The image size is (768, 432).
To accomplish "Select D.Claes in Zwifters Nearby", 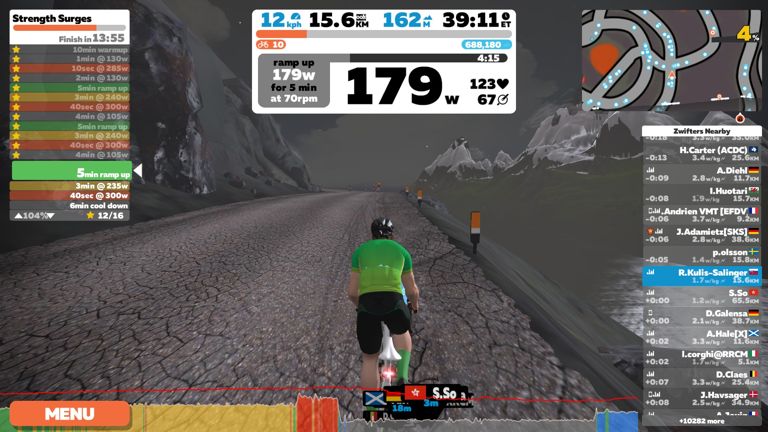I will click(700, 378).
